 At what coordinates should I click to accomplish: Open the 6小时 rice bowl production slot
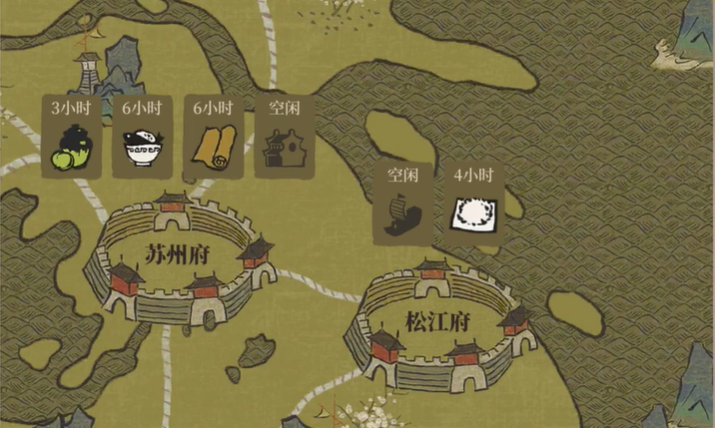142,137
